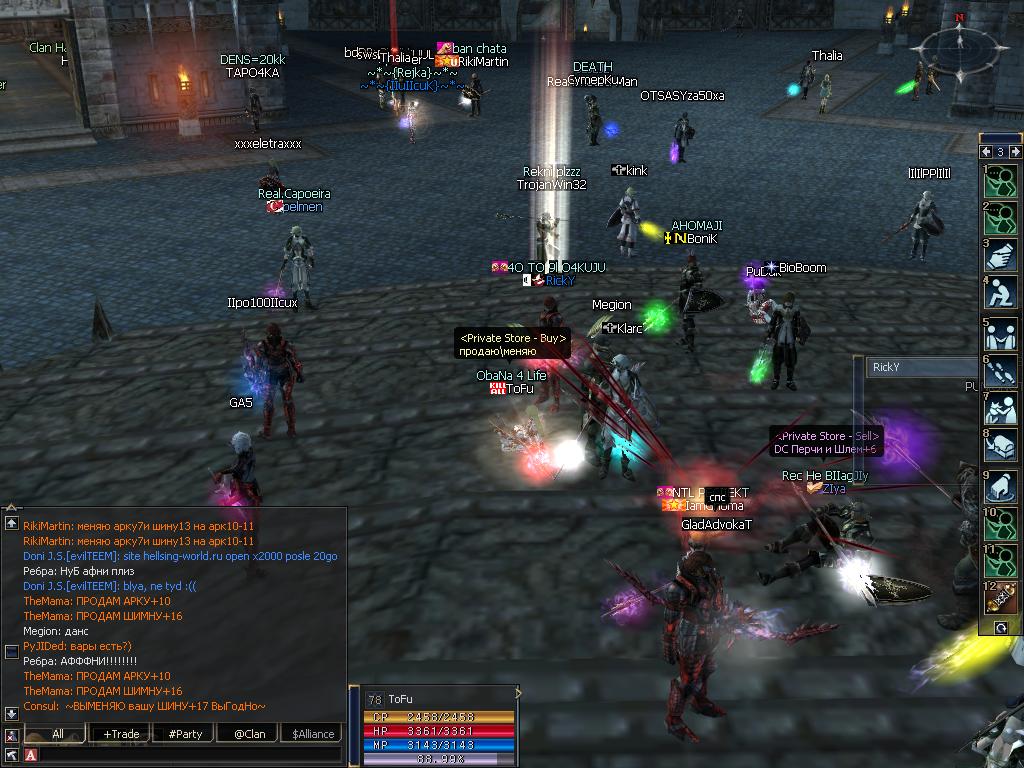Toggle the footsteps walk/run action in slot 6

pos(1002,372)
